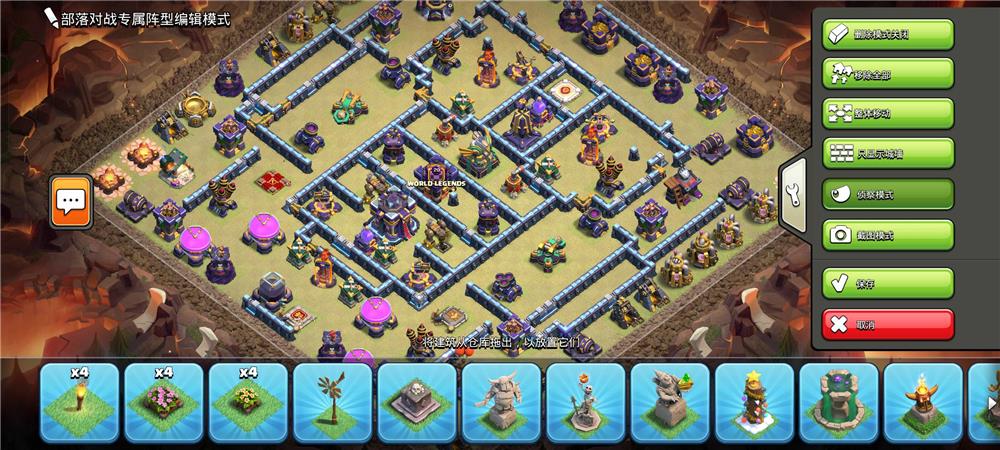
Task: Pick the yellow flower bed slot
Action: (x=248, y=402)
